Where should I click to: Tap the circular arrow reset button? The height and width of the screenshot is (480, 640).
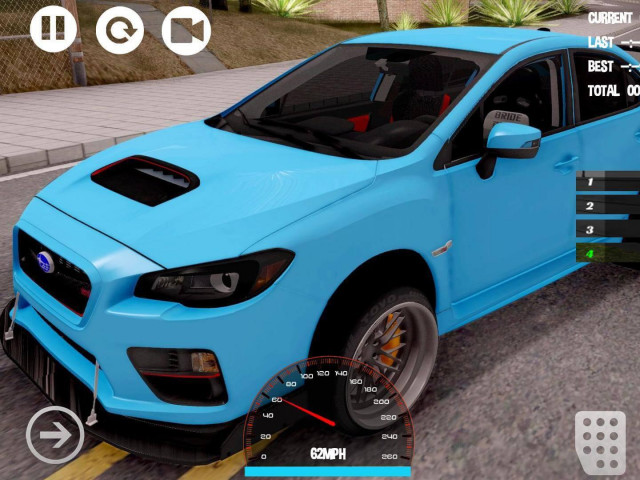coord(120,30)
